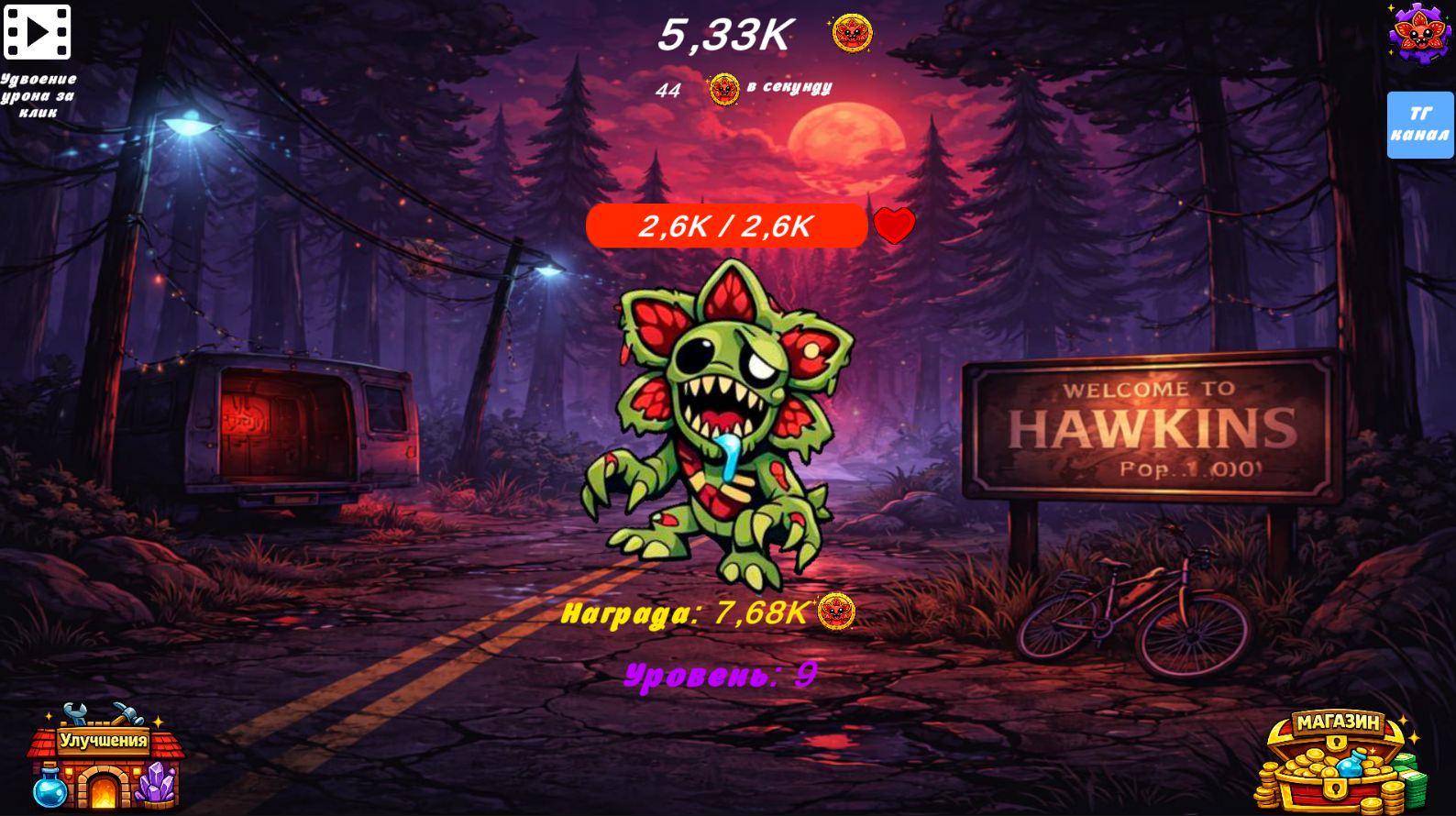Viewport: 1456px width, 816px height.
Task: Click the Улучшения label on the shop building
Action: coord(104,739)
